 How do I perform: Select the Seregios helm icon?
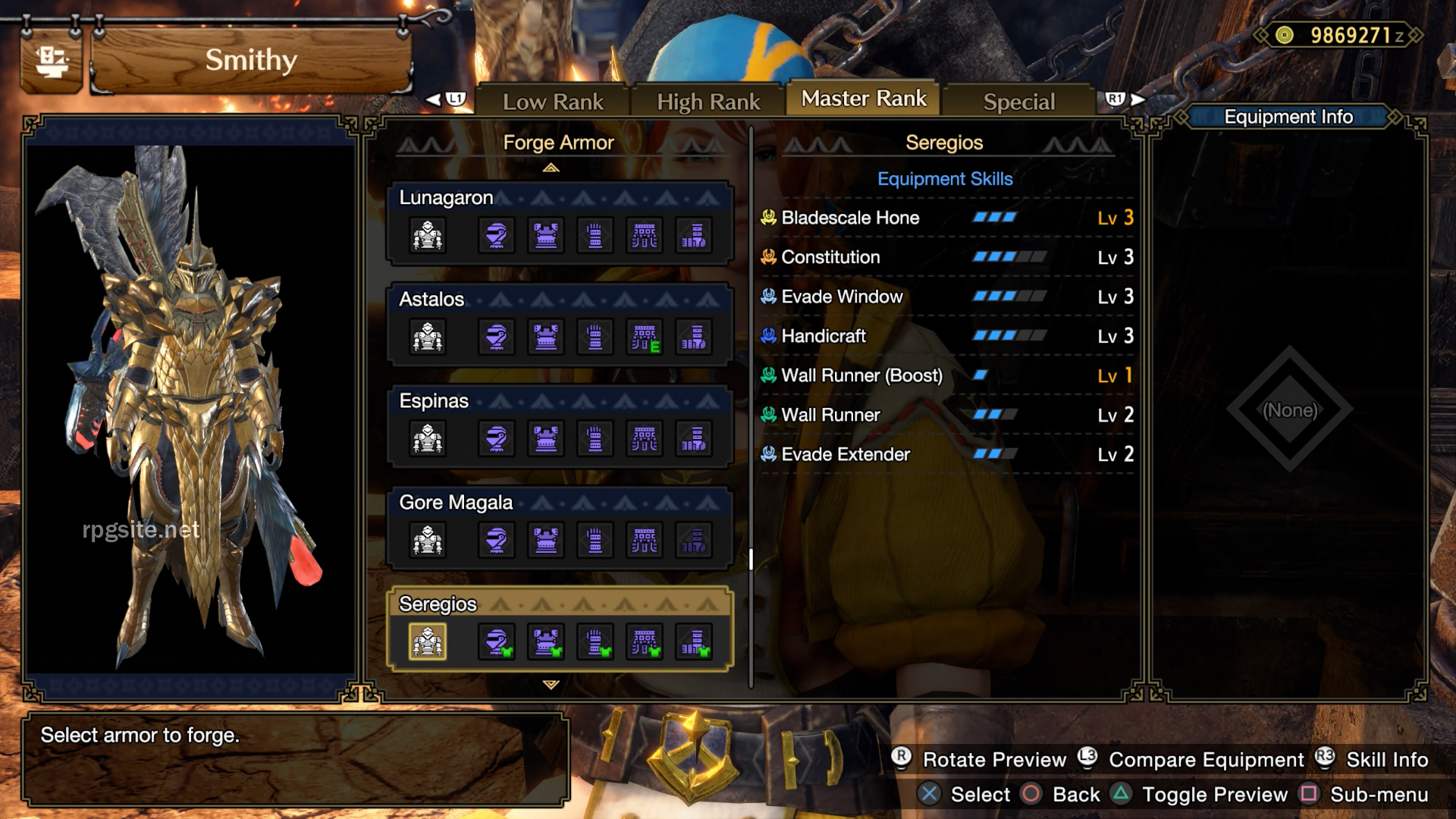497,641
